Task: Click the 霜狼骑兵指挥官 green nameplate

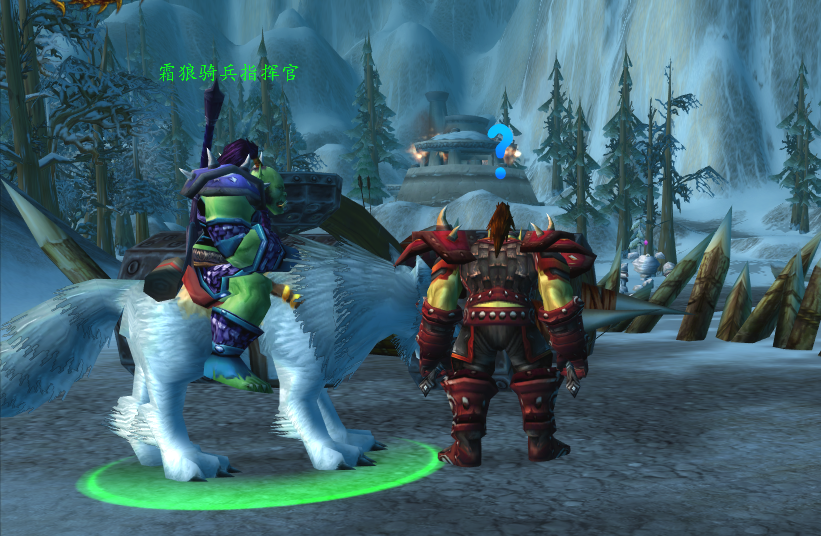Action: pyautogui.click(x=229, y=73)
